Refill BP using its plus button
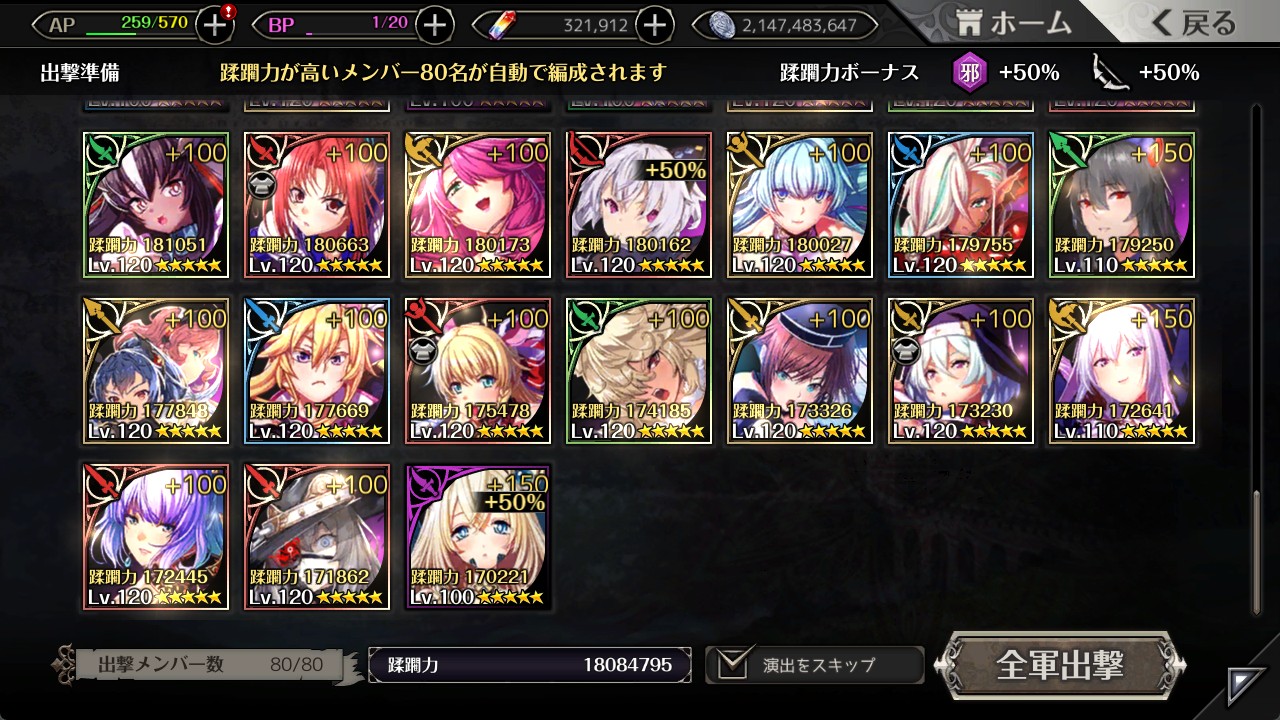Image resolution: width=1280 pixels, height=720 pixels. (x=434, y=25)
